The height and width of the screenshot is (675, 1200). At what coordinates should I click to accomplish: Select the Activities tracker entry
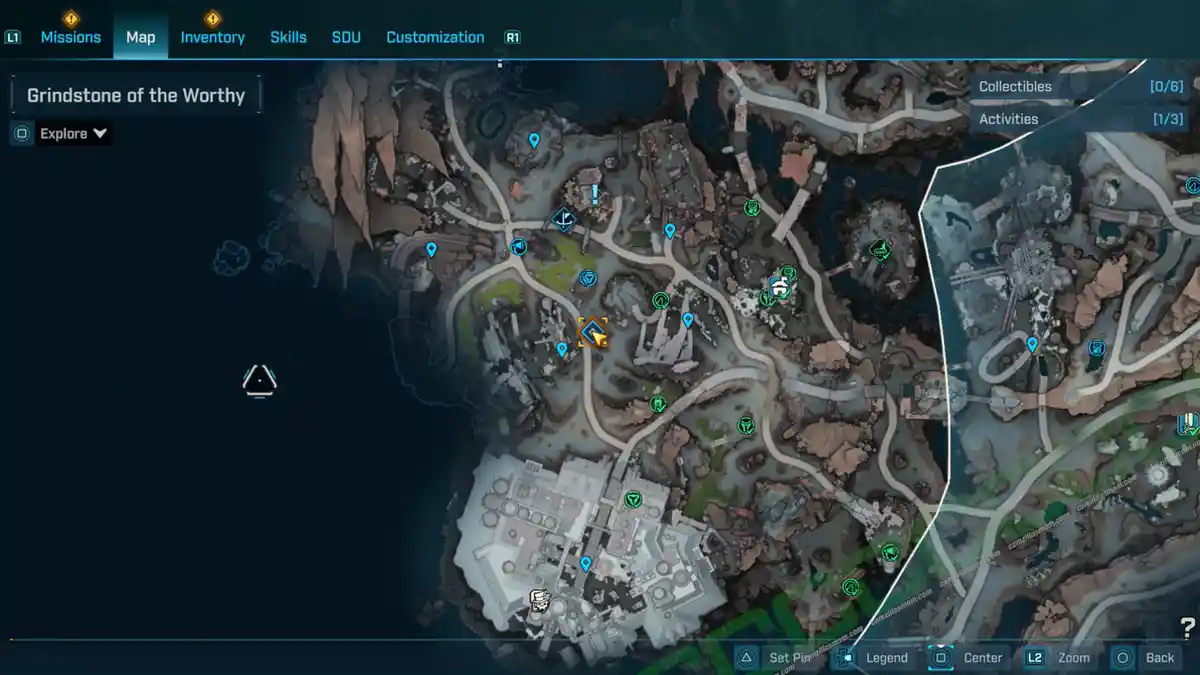tap(1080, 119)
